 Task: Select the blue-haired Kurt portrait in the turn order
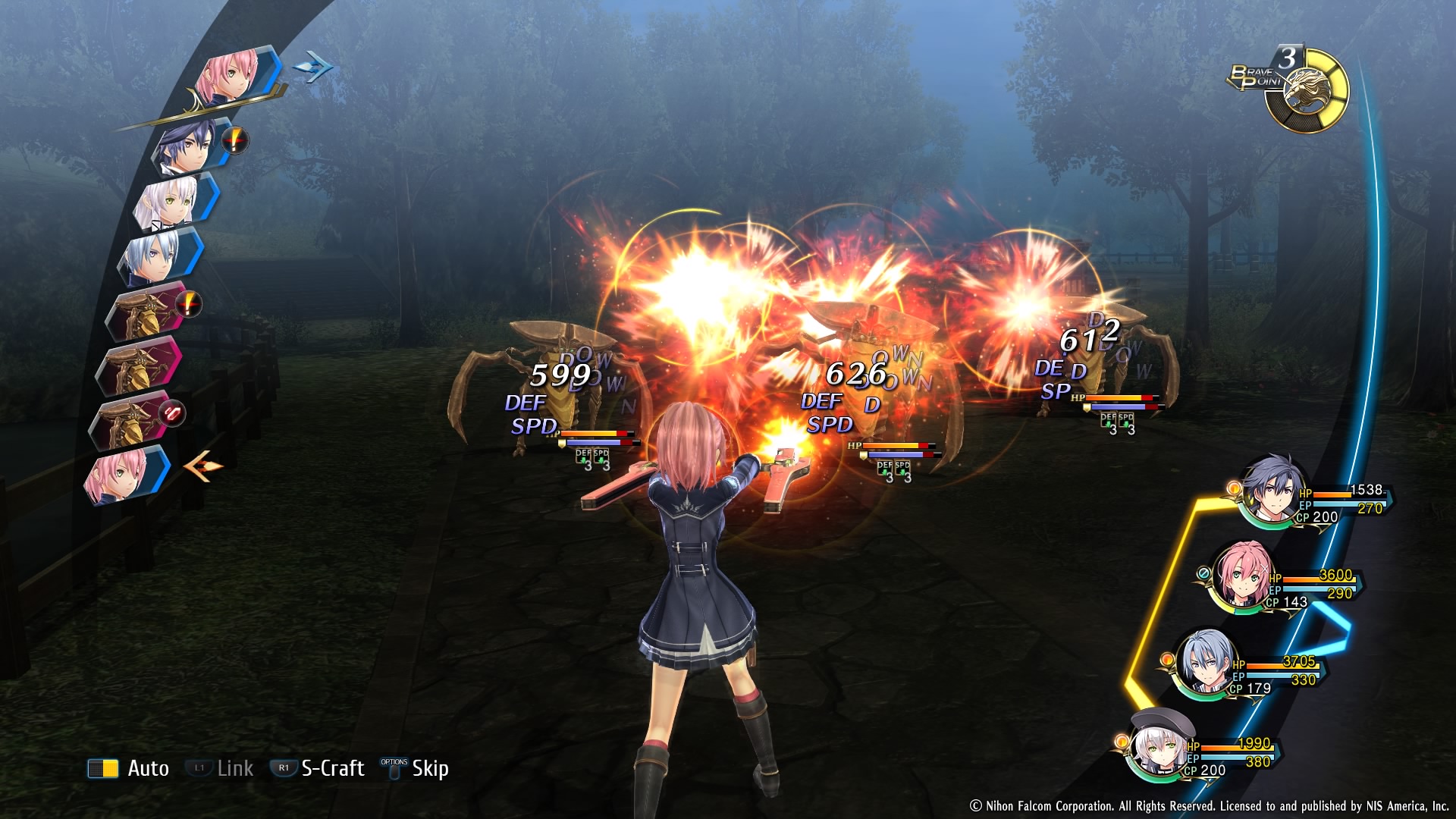[x=157, y=256]
